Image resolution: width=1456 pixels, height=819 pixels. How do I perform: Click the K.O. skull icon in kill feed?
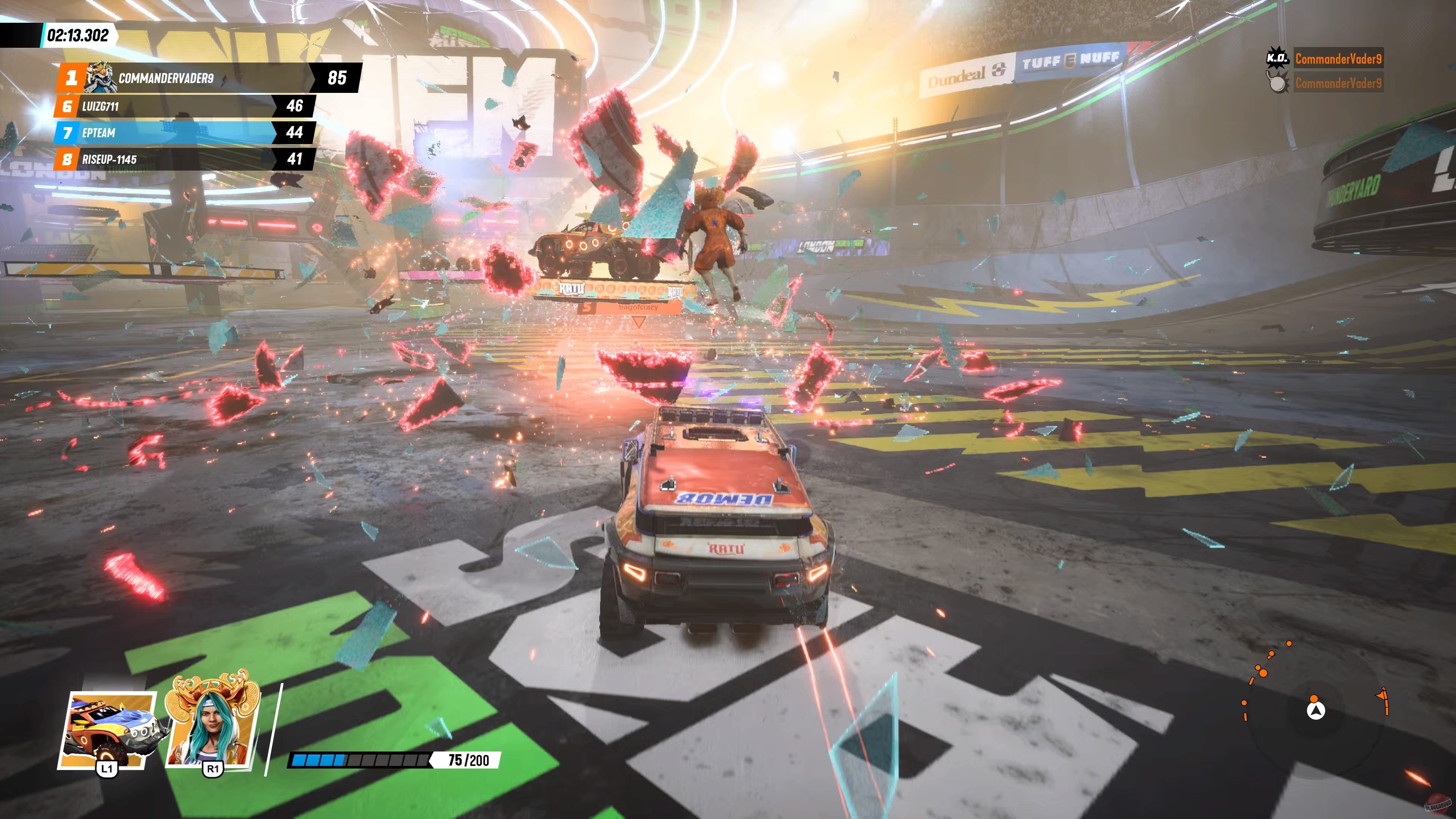tap(1278, 57)
